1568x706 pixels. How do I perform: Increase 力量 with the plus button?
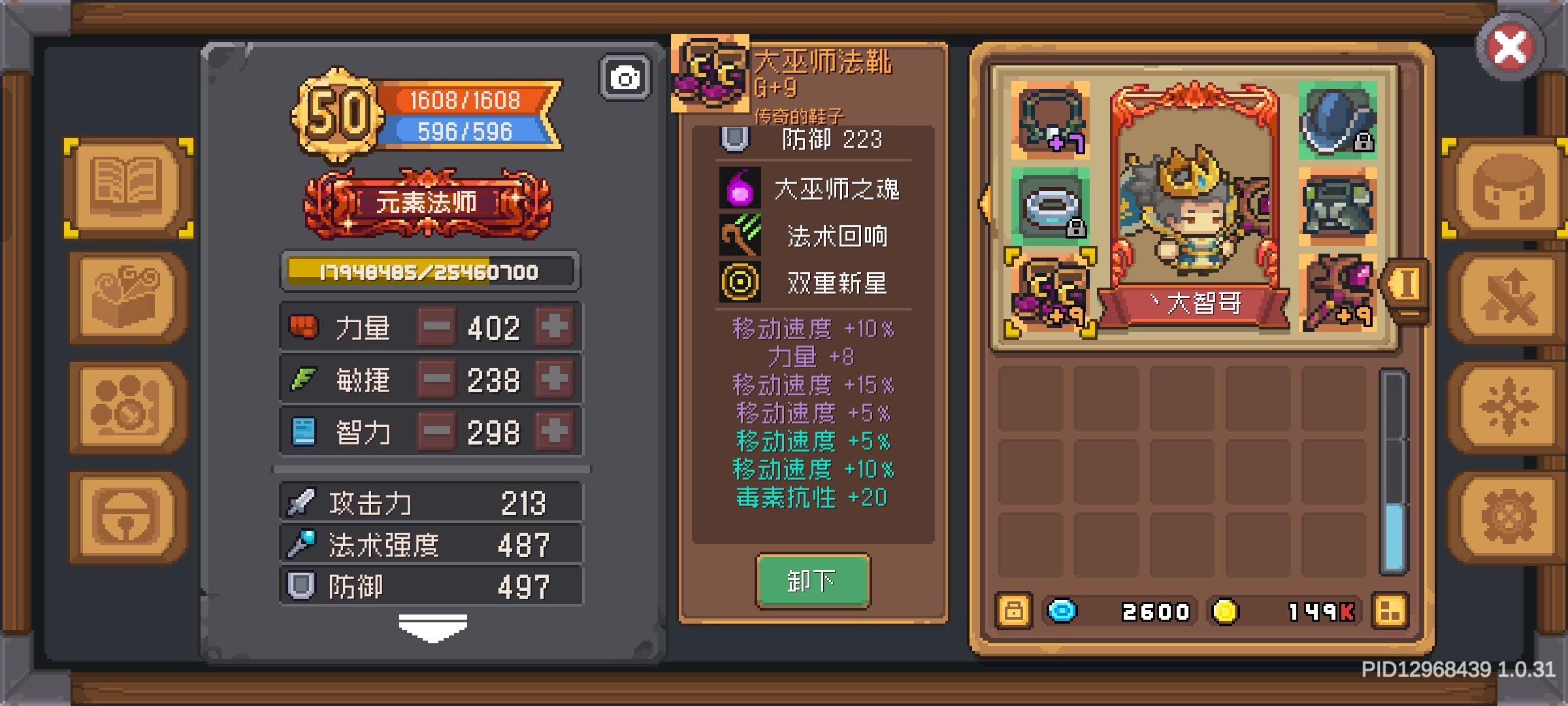click(x=555, y=328)
